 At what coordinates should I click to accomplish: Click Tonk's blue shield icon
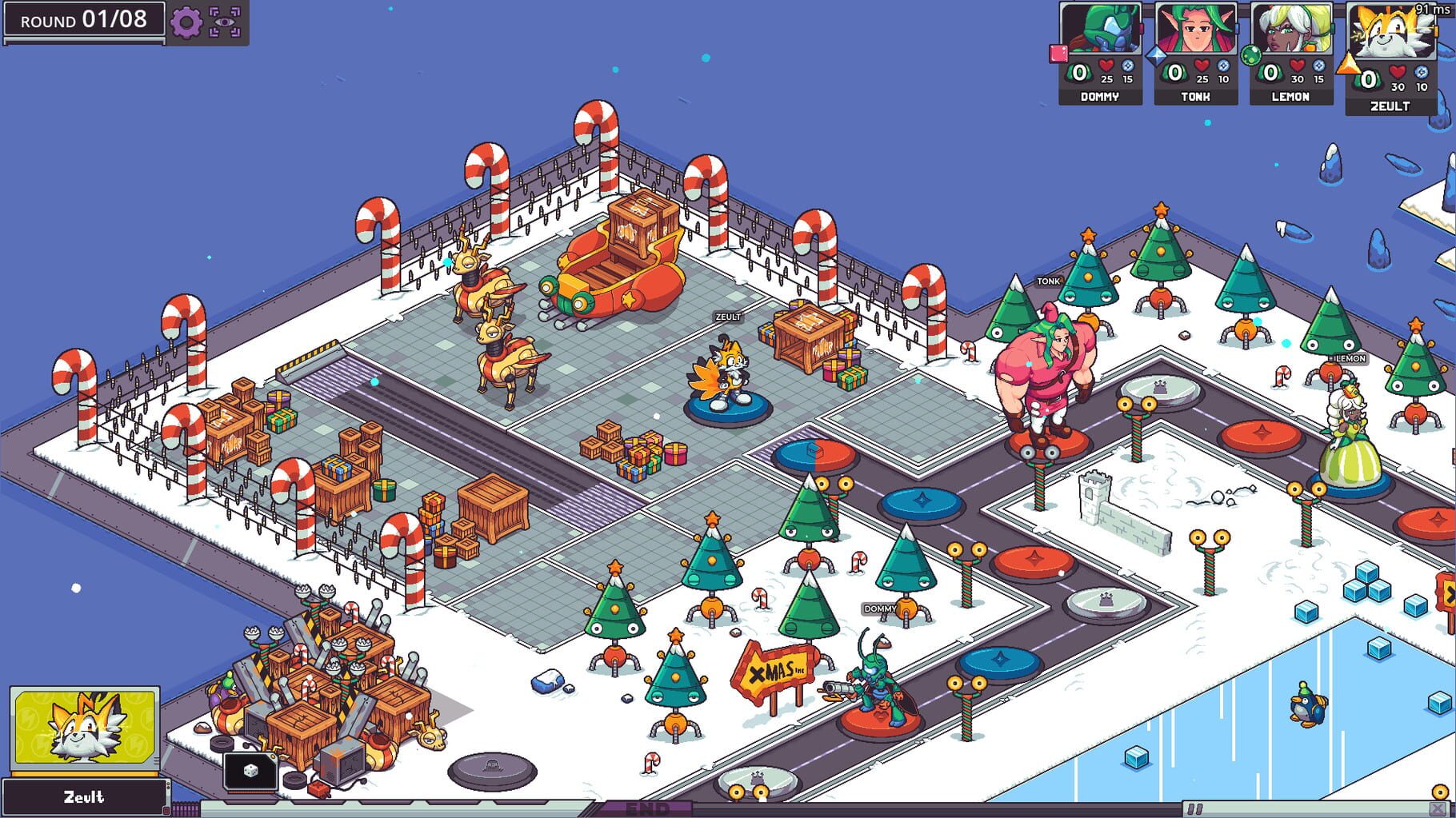pos(1223,66)
